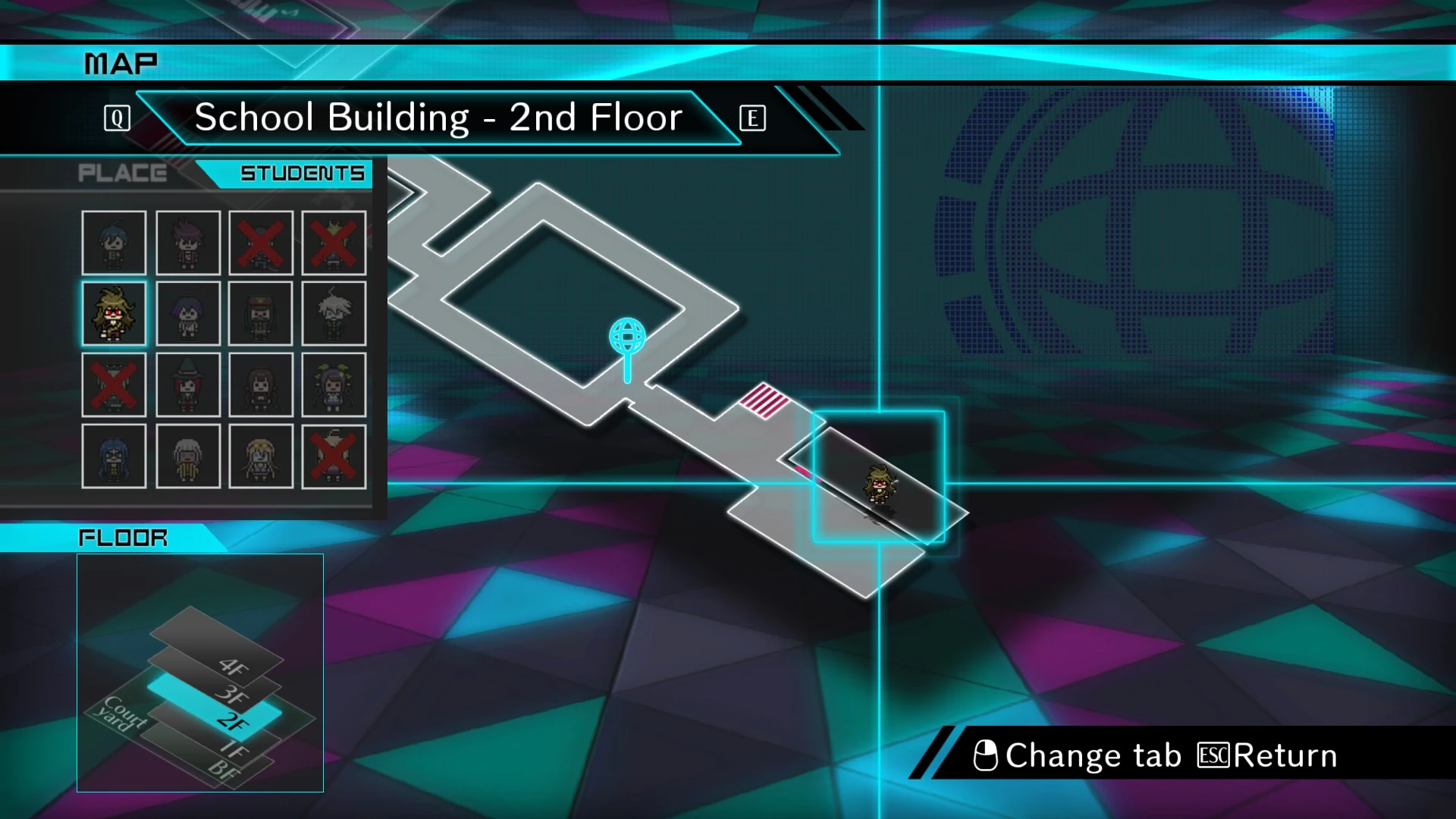This screenshot has width=1456, height=819.
Task: Select Kaito Momota's student portrait
Action: click(187, 243)
